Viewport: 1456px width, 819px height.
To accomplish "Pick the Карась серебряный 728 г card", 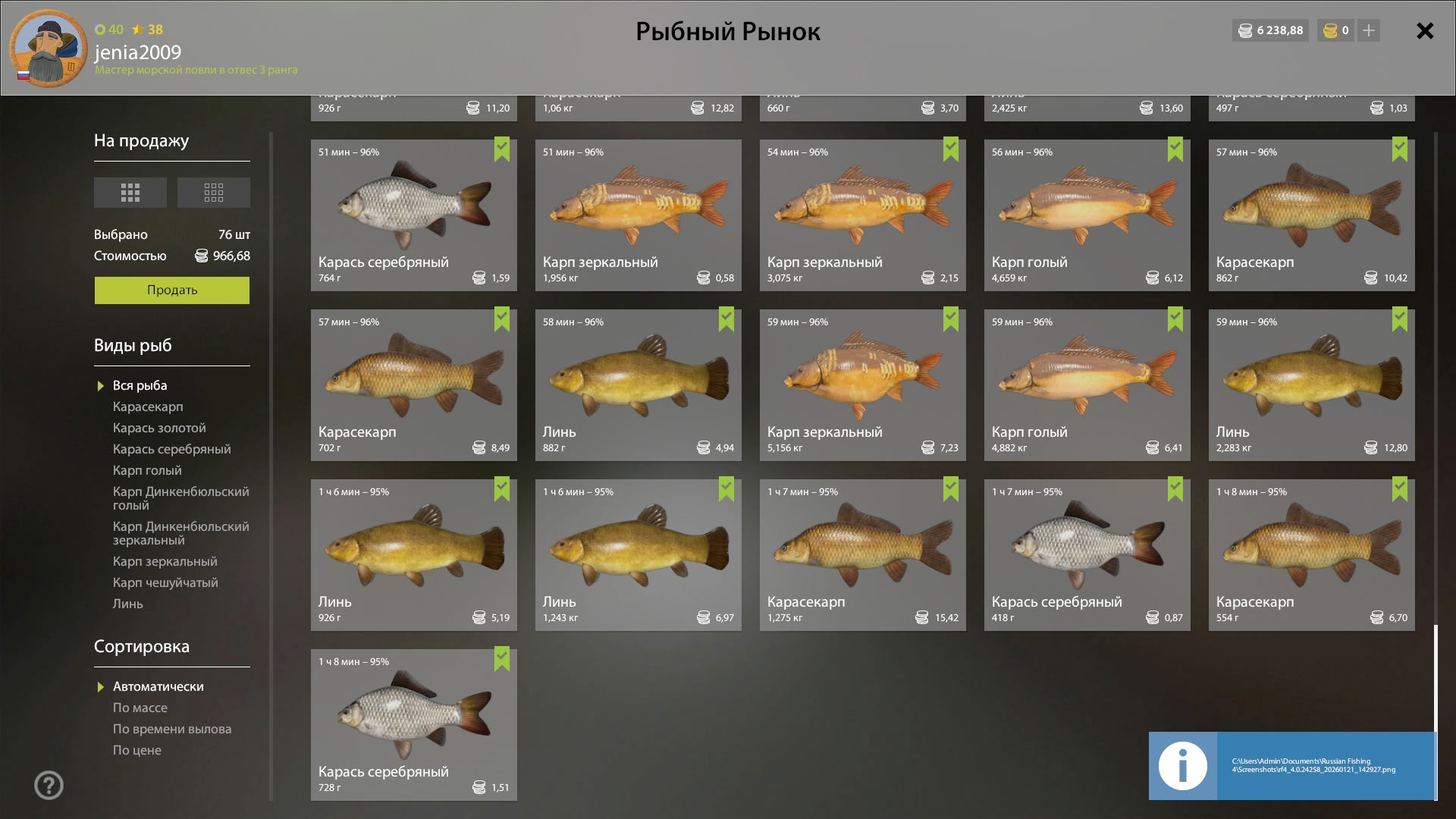I will click(x=413, y=725).
